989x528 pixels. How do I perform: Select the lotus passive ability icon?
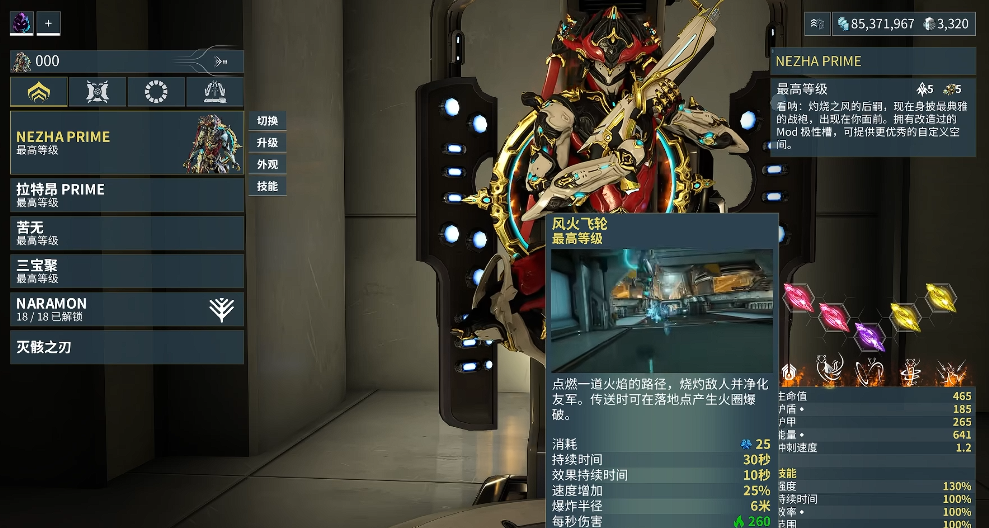click(x=790, y=372)
